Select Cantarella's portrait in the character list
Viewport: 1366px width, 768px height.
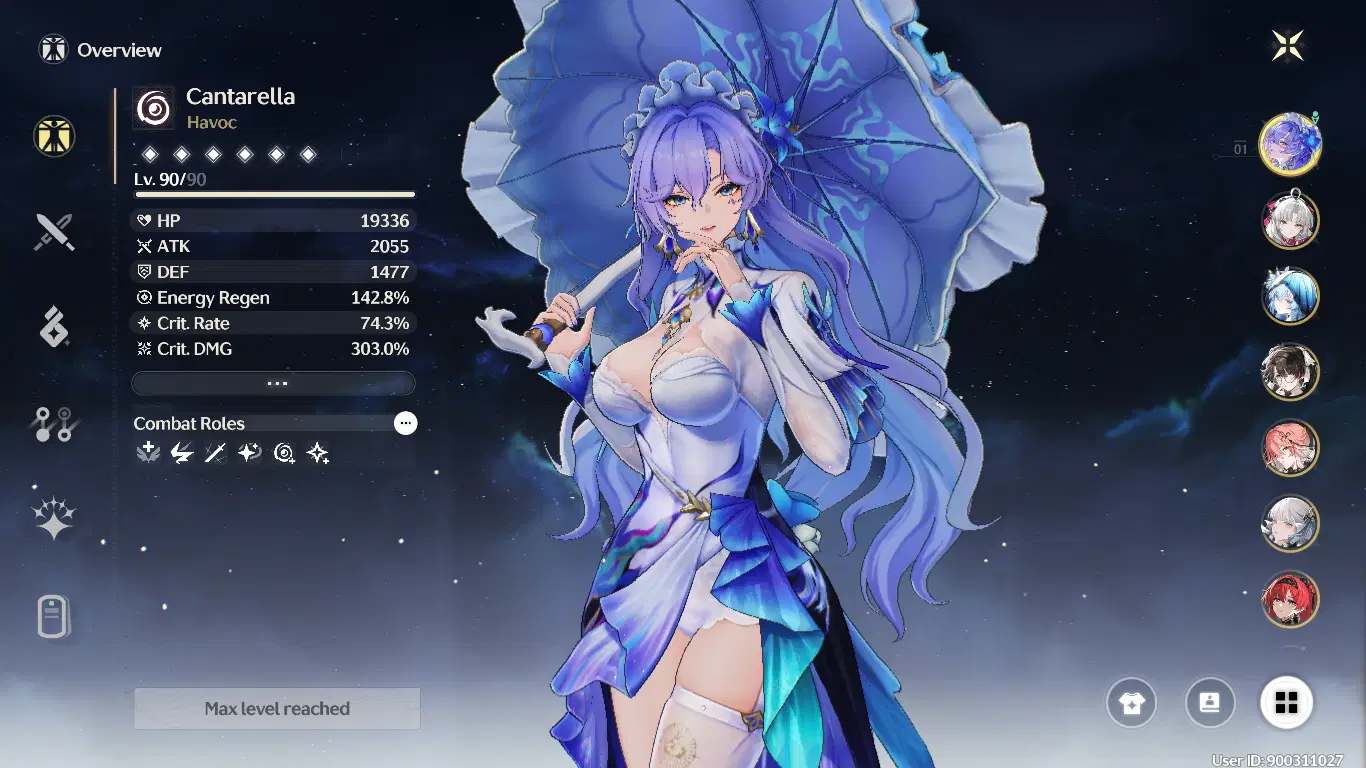[1290, 143]
